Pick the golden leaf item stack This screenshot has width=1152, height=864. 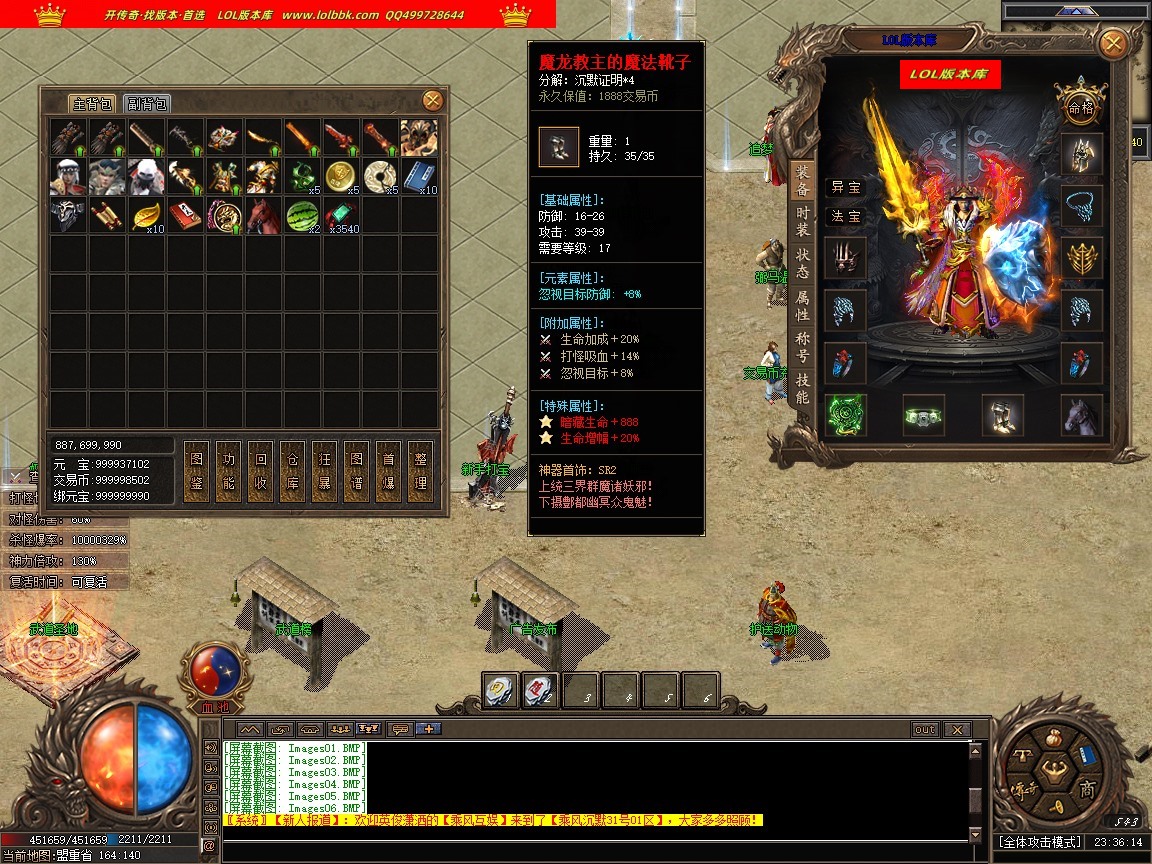(147, 215)
